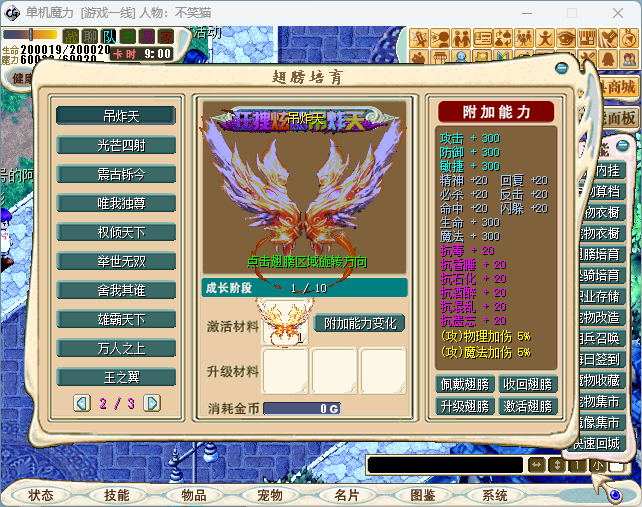Pick the 唯我独尊 wing
This screenshot has width=642, height=507.
point(116,203)
